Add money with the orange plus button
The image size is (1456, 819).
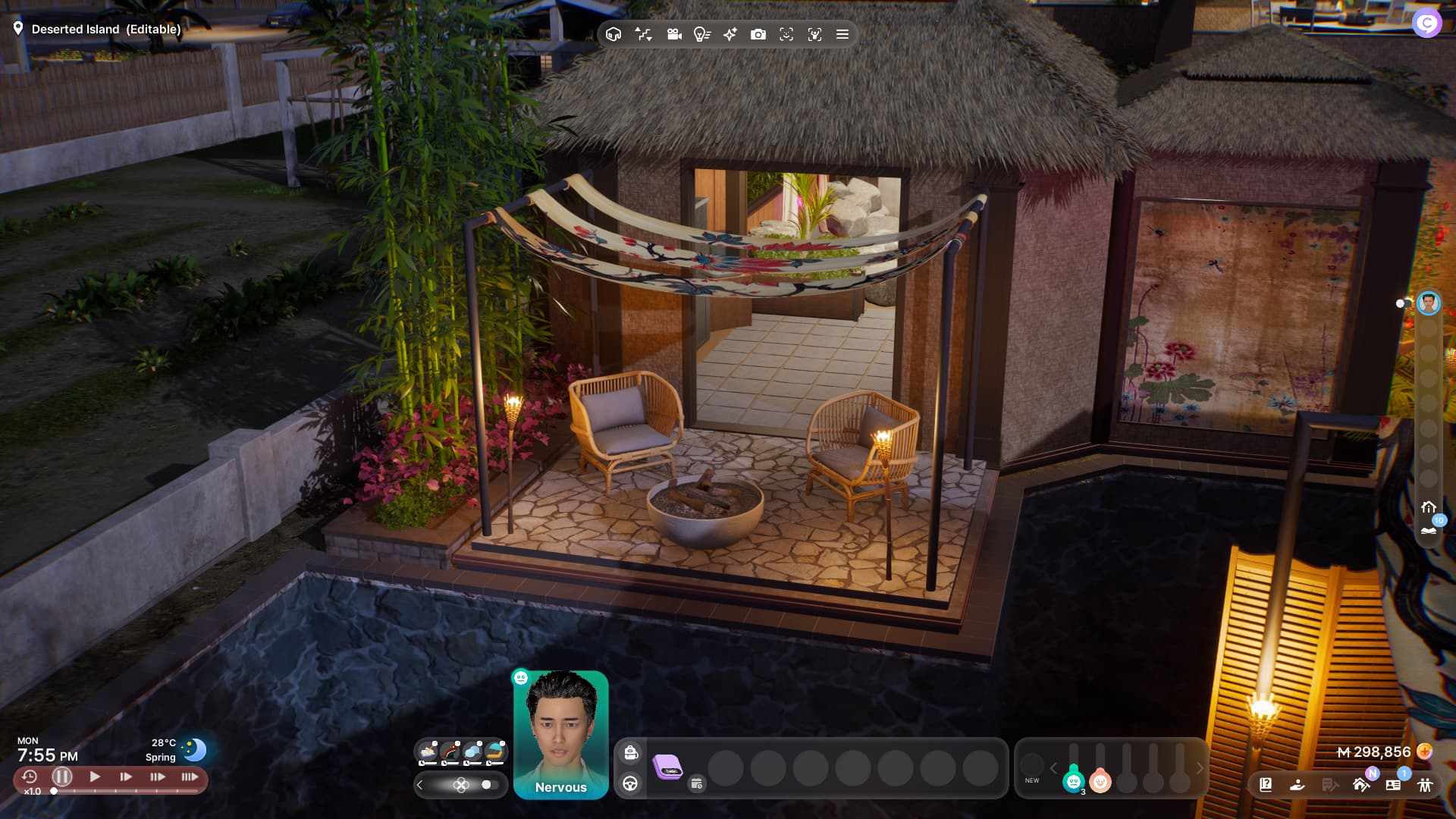point(1425,752)
